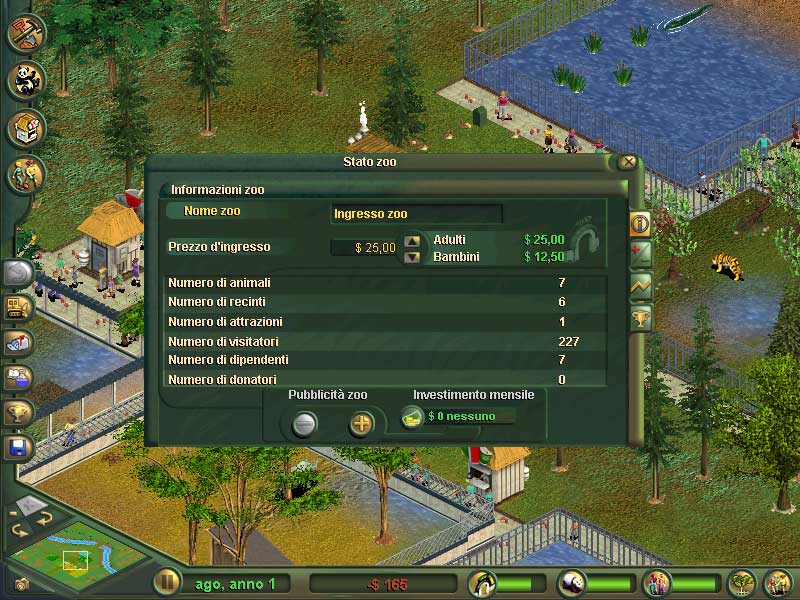This screenshot has width=800, height=600.
Task: Decrease zoo advertising with the minus button
Action: [x=304, y=424]
